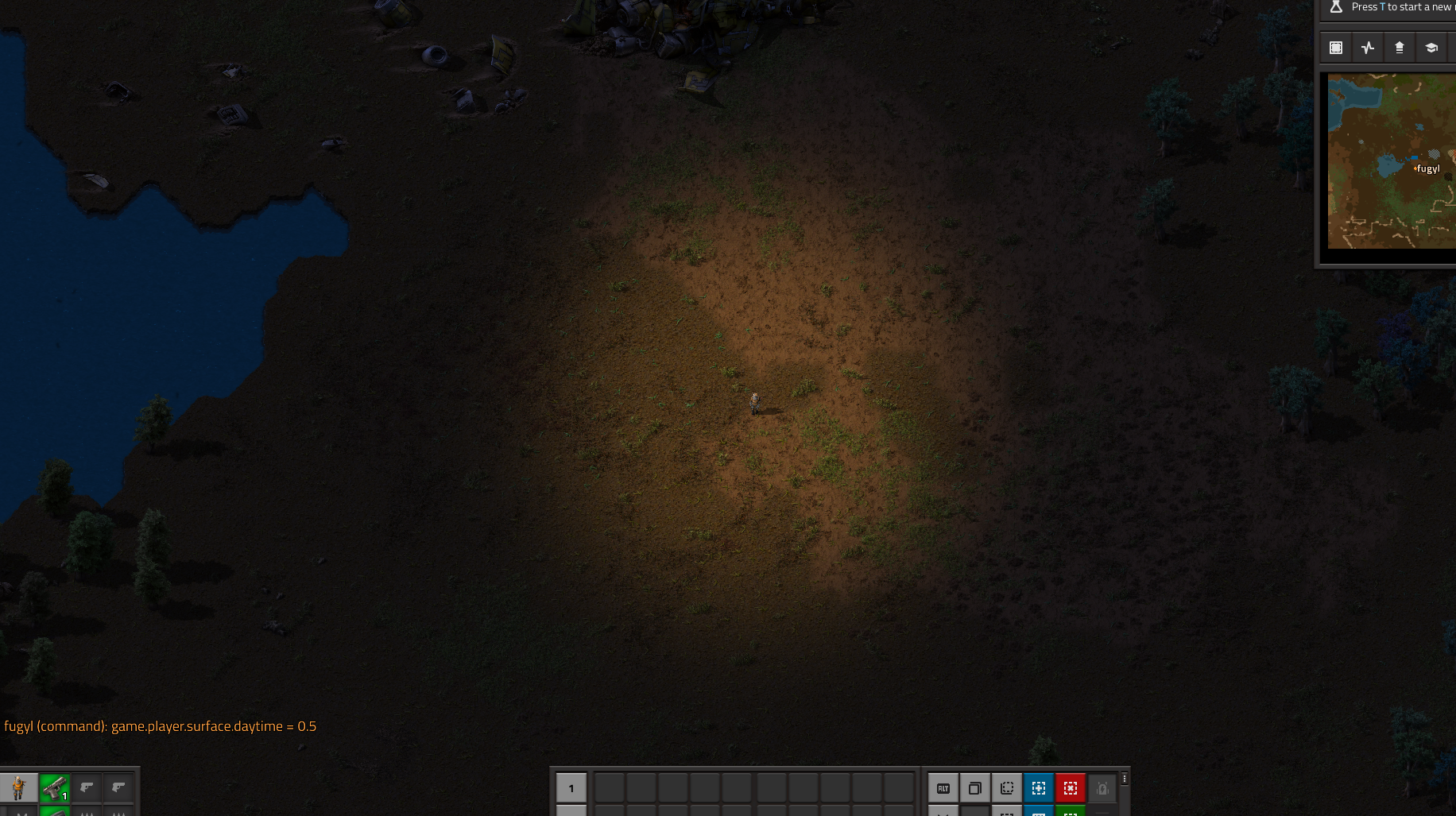1456x816 pixels.
Task: Toggle the personal roboport shortcut
Action: (x=1102, y=788)
